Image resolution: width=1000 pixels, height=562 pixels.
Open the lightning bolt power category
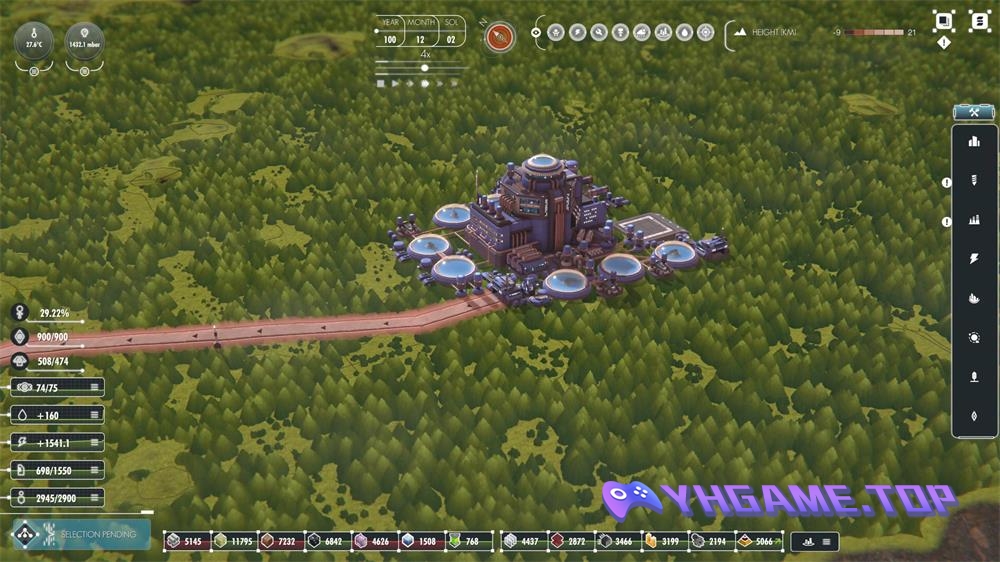[974, 259]
